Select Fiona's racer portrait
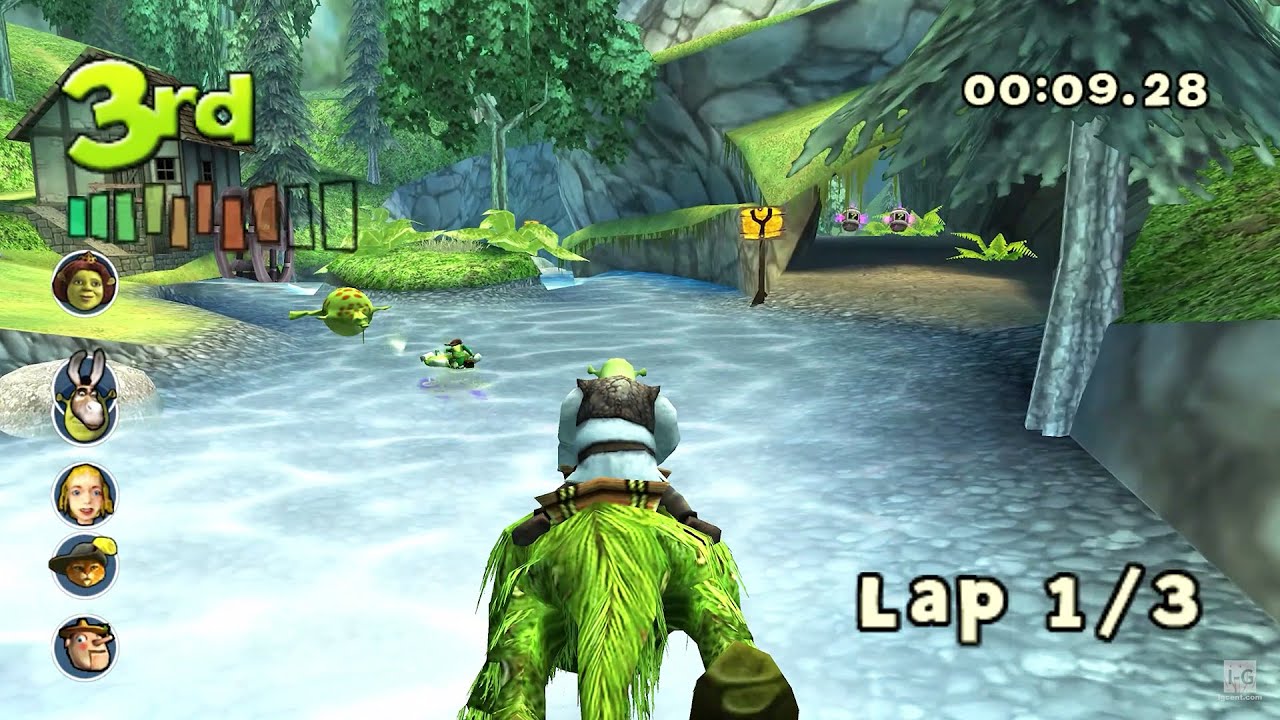The width and height of the screenshot is (1280, 720). (x=85, y=283)
